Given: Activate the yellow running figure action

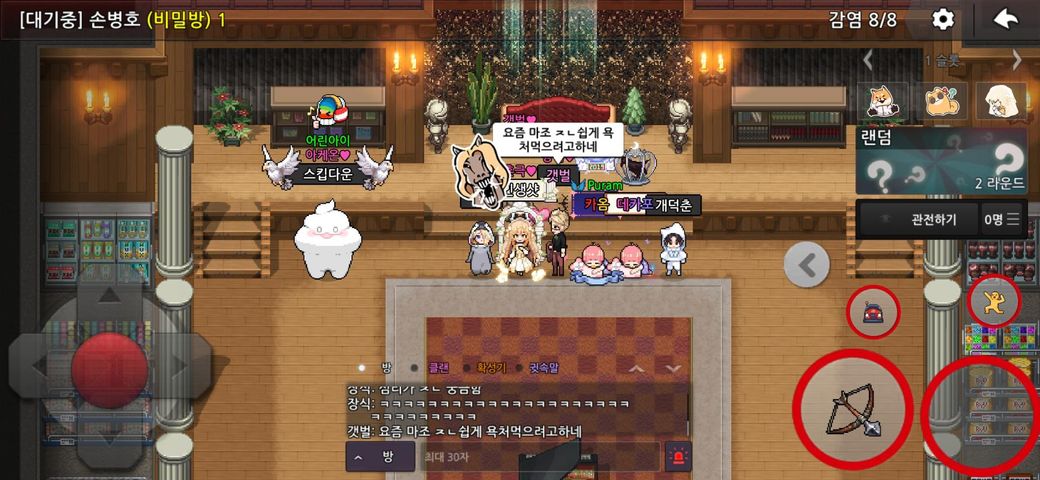Looking at the screenshot, I should tap(994, 301).
